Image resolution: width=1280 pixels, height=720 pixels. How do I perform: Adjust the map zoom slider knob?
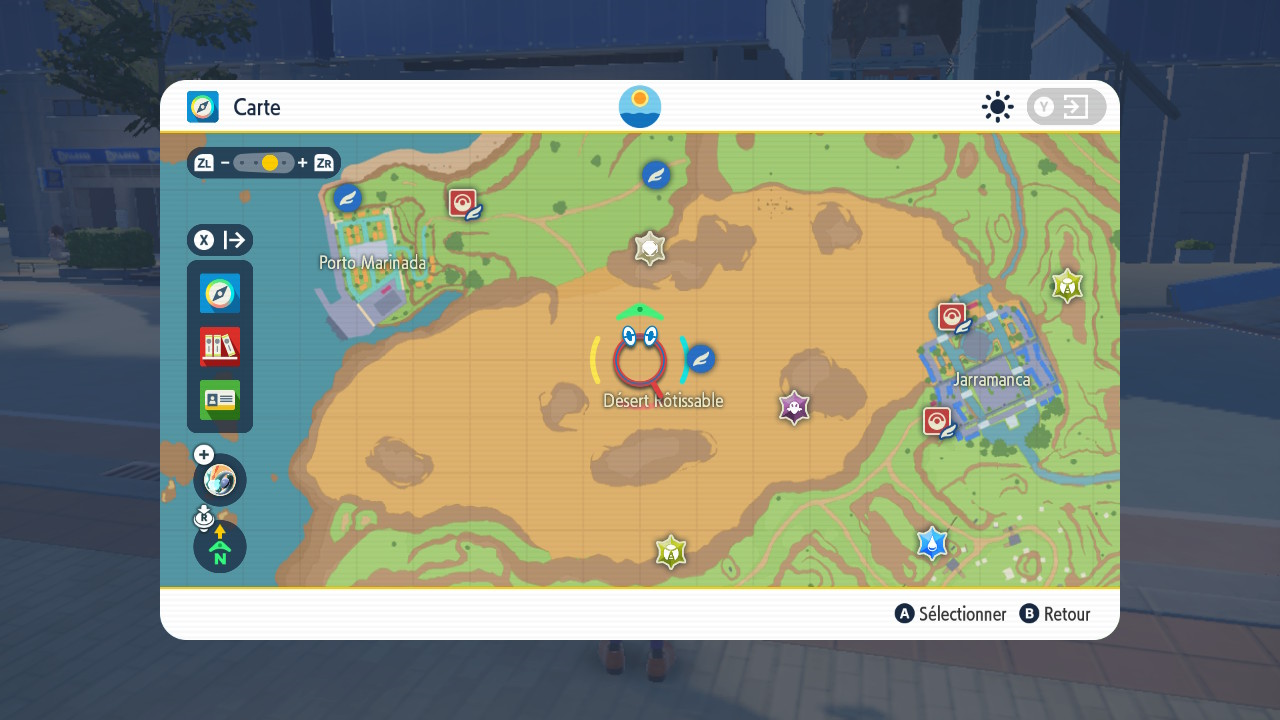click(269, 163)
